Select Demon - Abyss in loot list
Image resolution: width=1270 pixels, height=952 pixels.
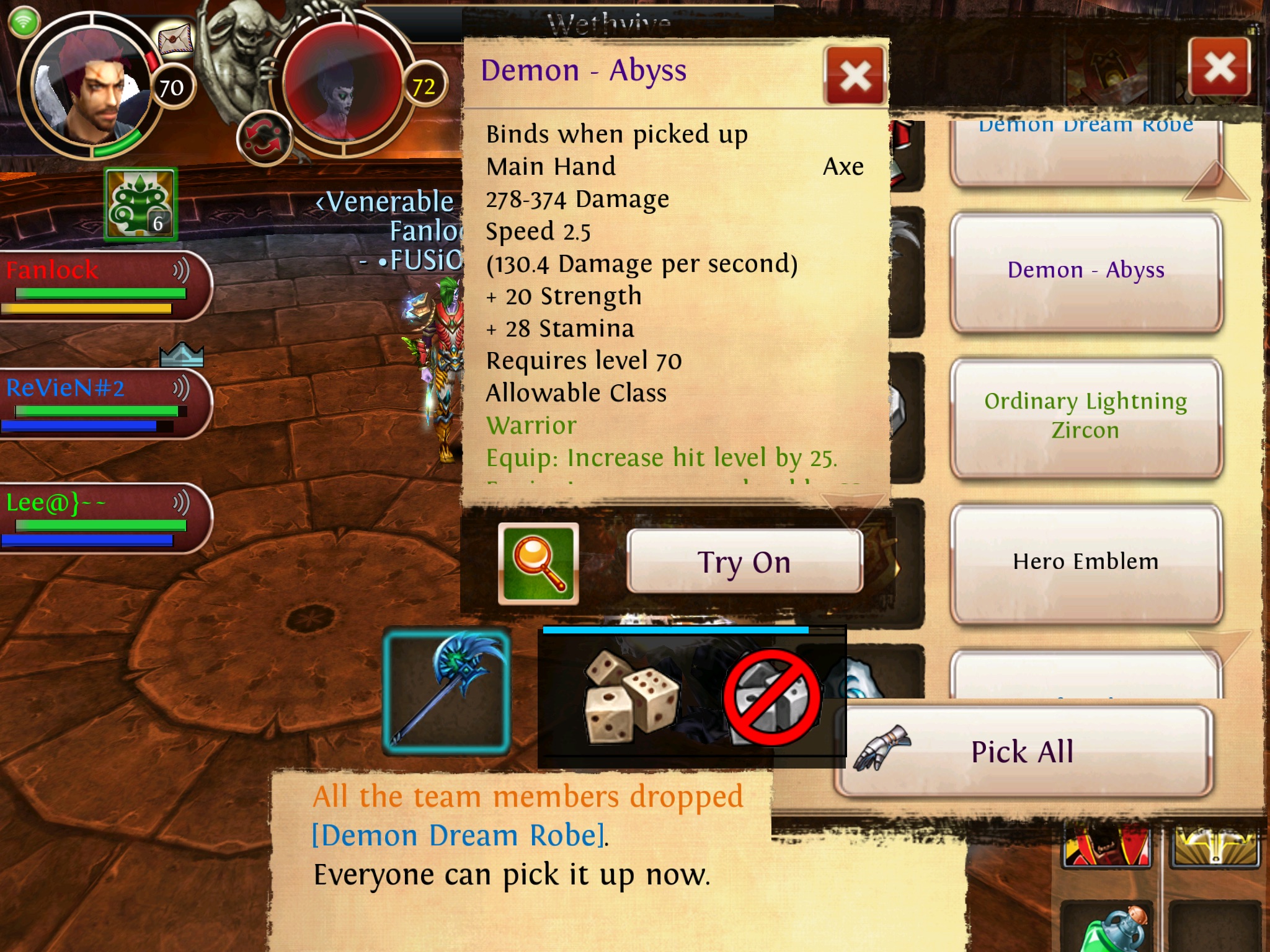coord(1086,271)
